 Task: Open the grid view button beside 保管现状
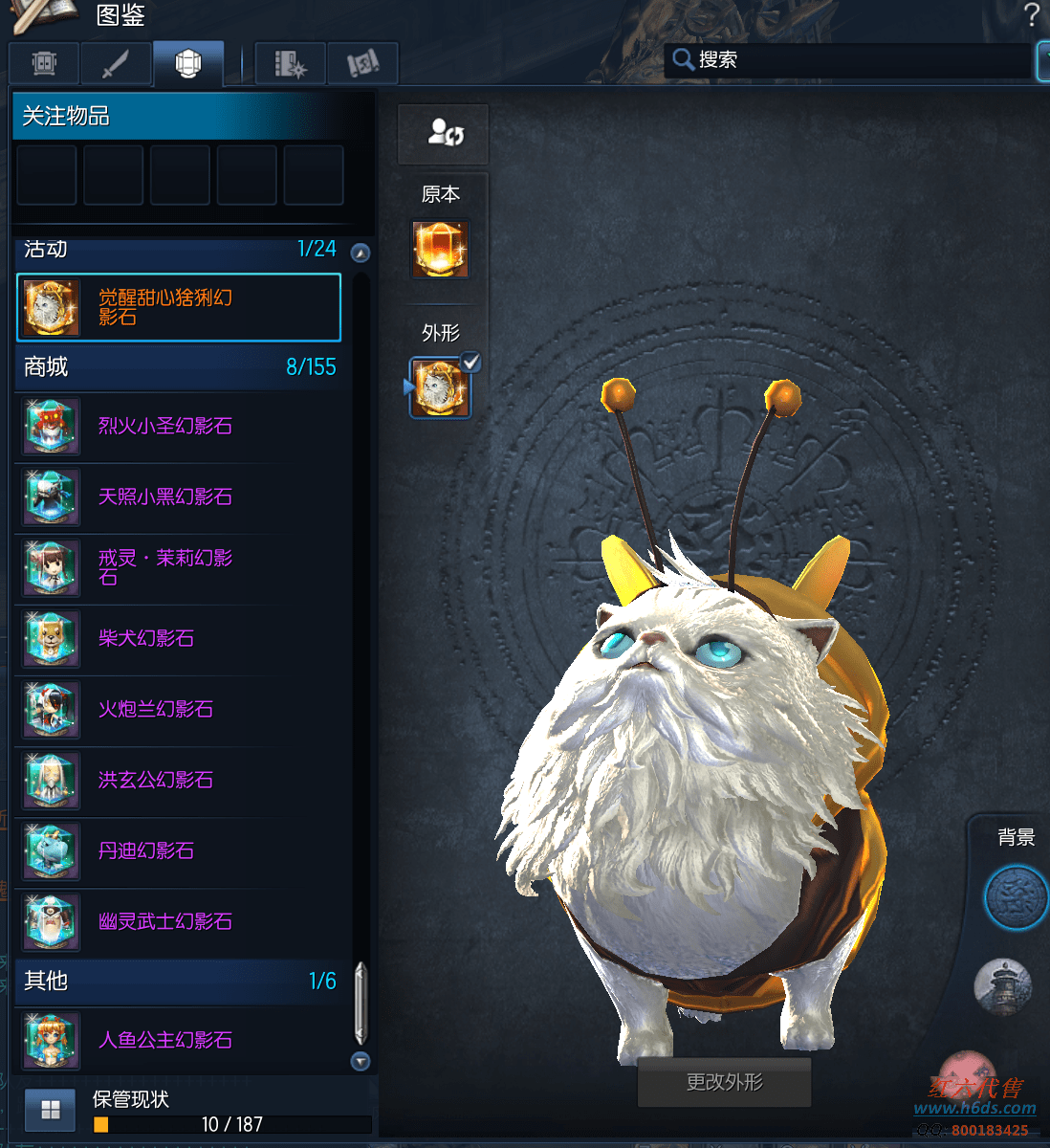pyautogui.click(x=51, y=1110)
